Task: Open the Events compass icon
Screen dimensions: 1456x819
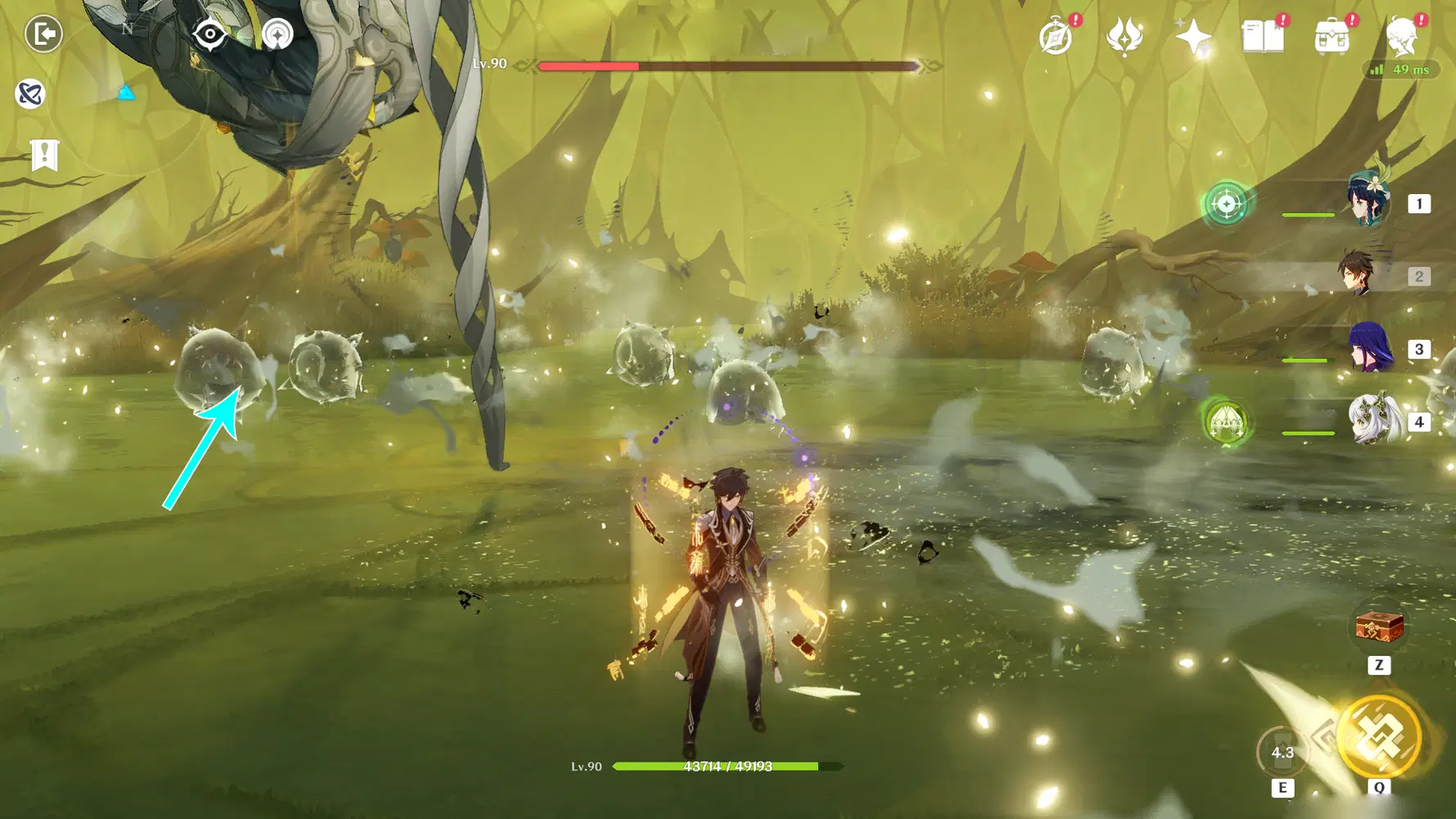Action: coord(1056,37)
